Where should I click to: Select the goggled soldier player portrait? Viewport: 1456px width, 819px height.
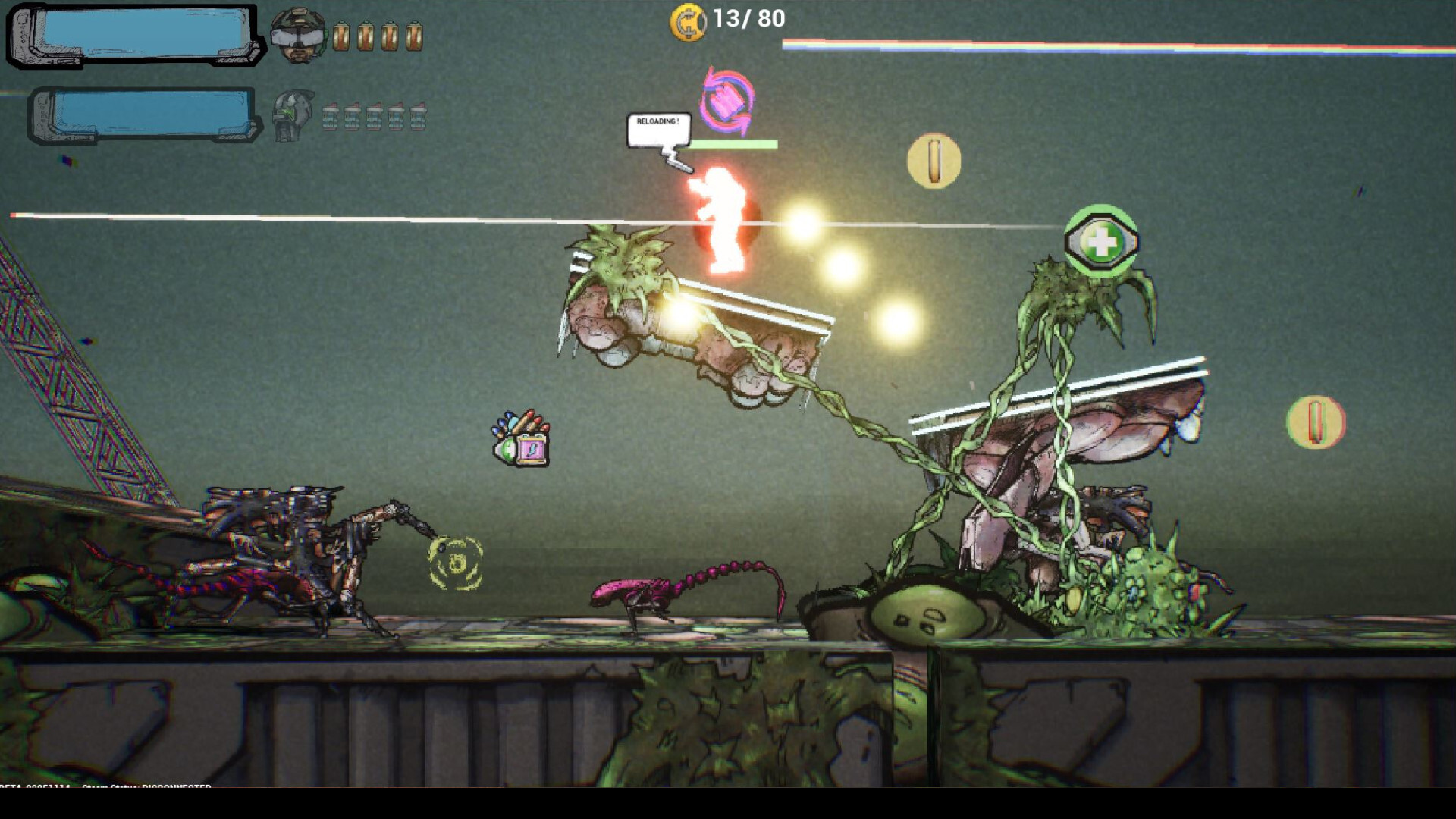[298, 34]
